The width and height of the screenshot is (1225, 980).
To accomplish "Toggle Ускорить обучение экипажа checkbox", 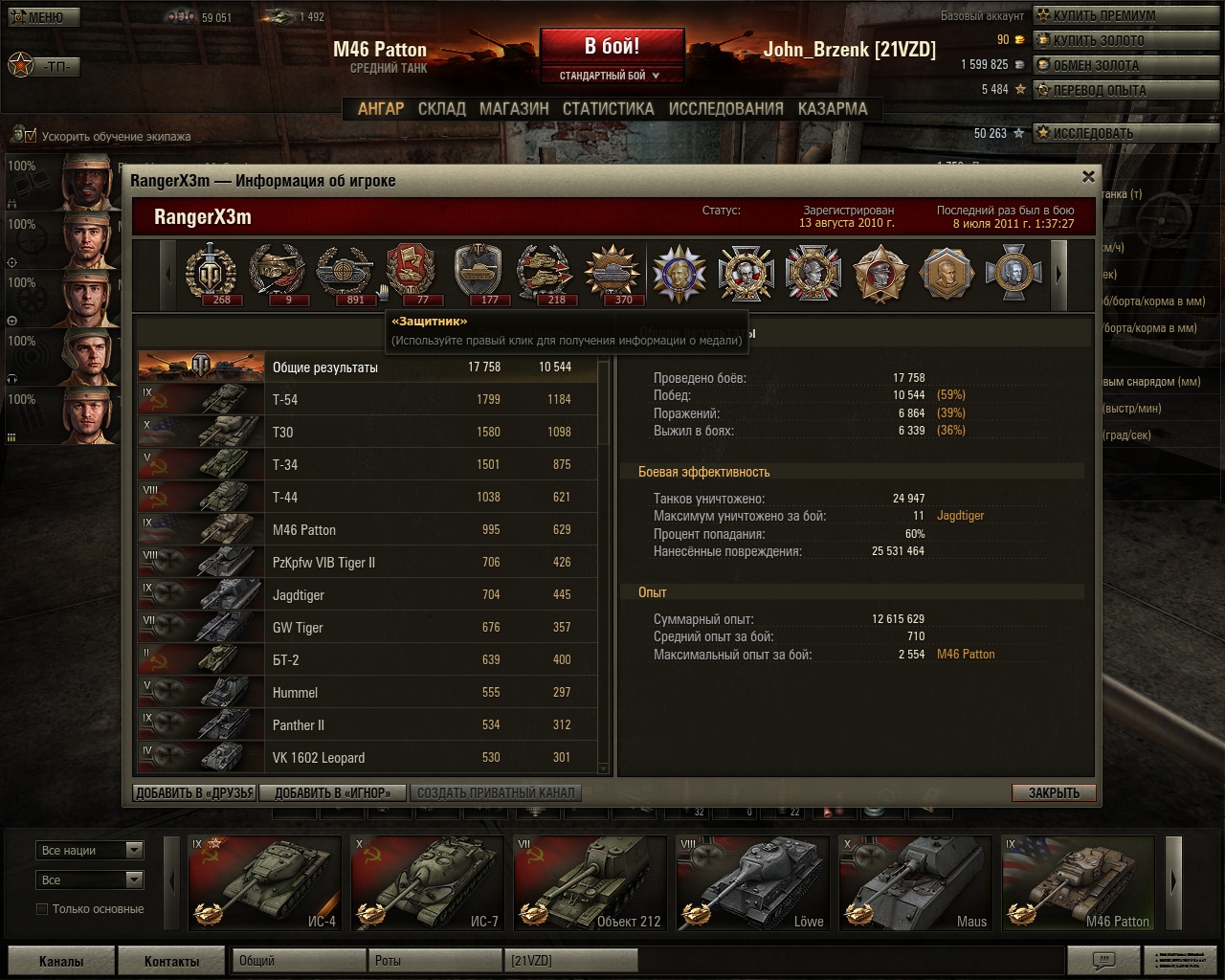I will 30,136.
